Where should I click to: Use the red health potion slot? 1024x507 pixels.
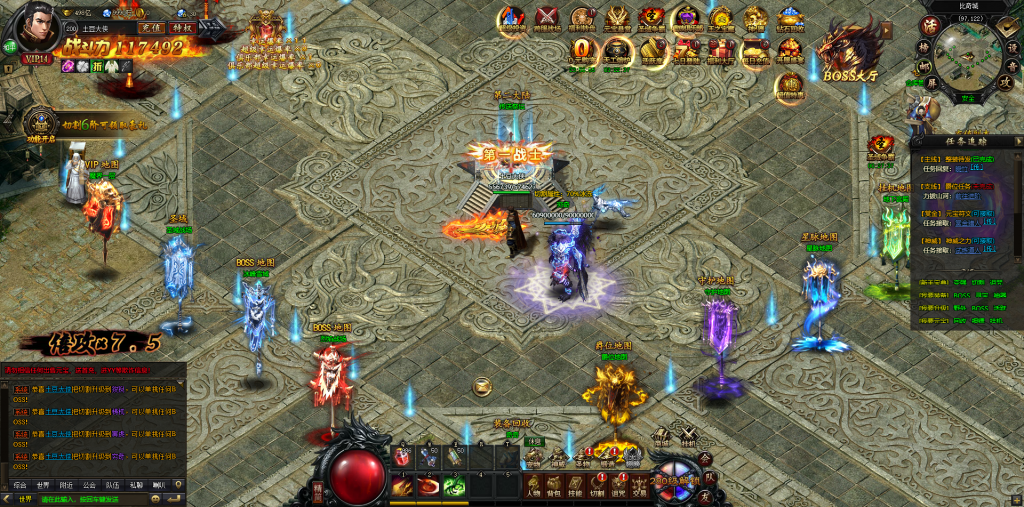click(403, 456)
